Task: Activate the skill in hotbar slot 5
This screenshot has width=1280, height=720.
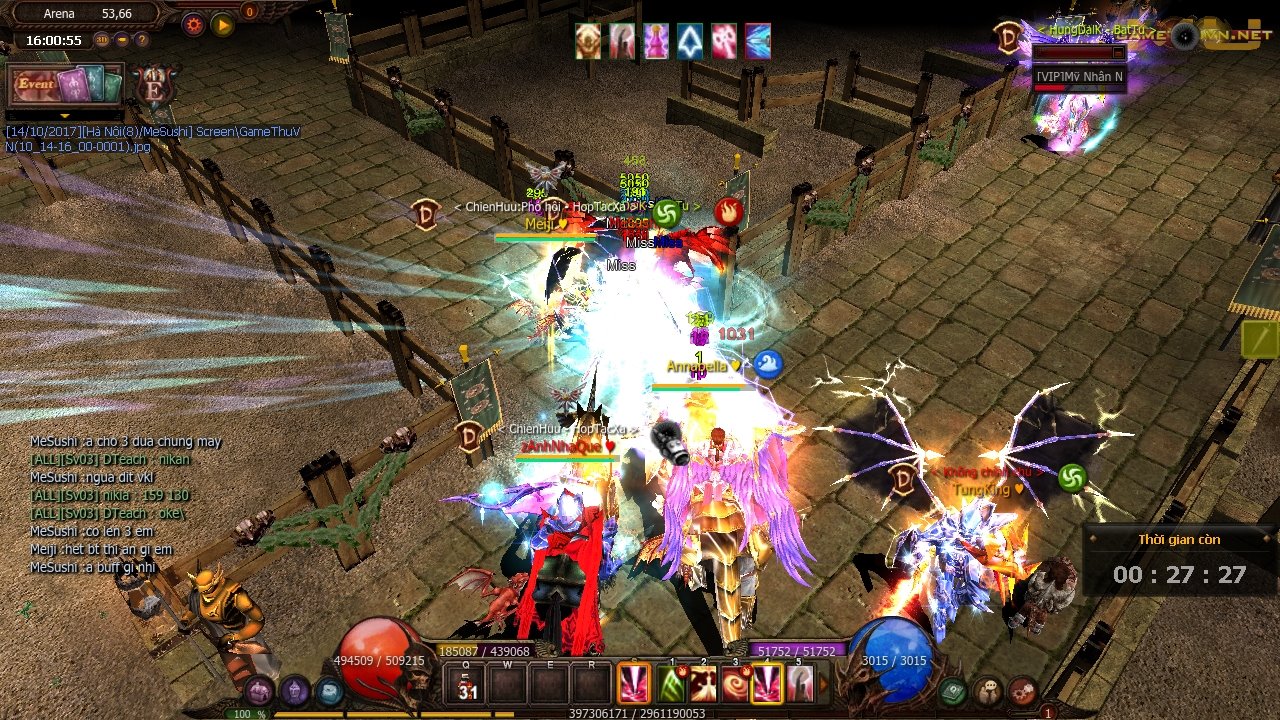Action: click(798, 684)
